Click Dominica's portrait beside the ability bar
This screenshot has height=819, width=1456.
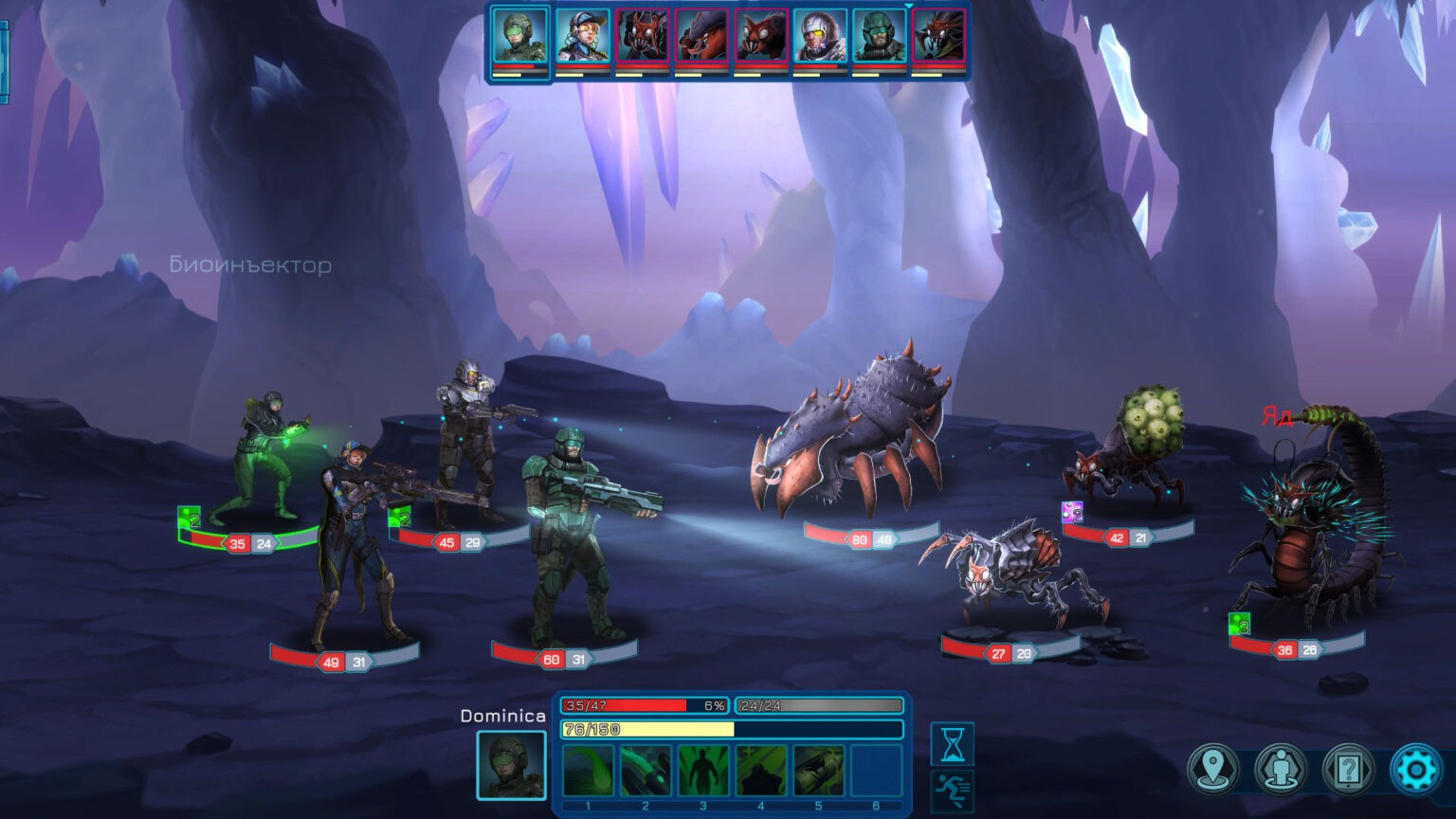pyautogui.click(x=511, y=765)
